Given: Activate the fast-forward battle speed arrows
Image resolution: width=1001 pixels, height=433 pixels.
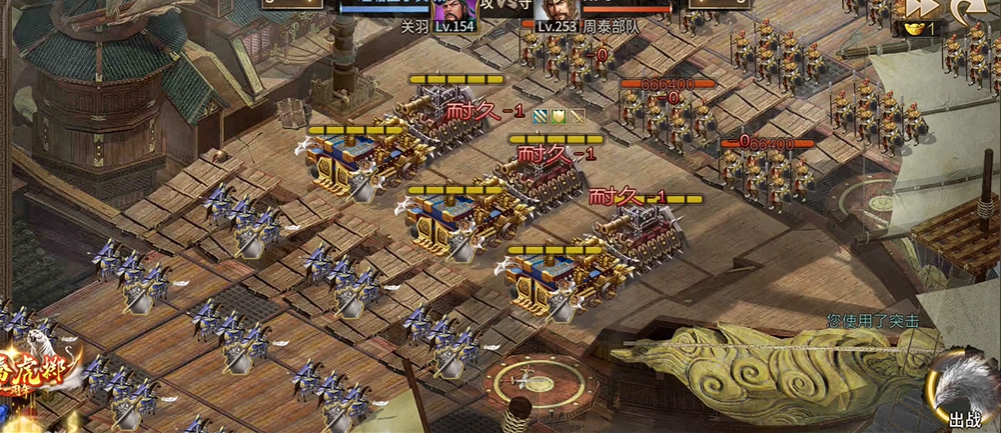Looking at the screenshot, I should coord(922,9).
